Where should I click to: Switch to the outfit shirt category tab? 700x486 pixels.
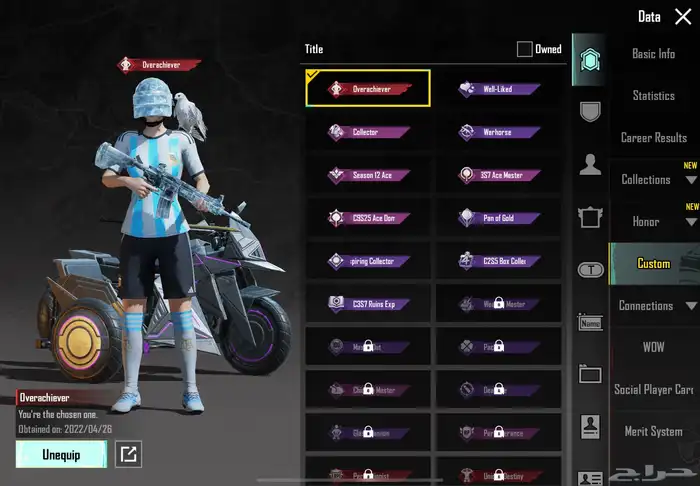coord(590,216)
